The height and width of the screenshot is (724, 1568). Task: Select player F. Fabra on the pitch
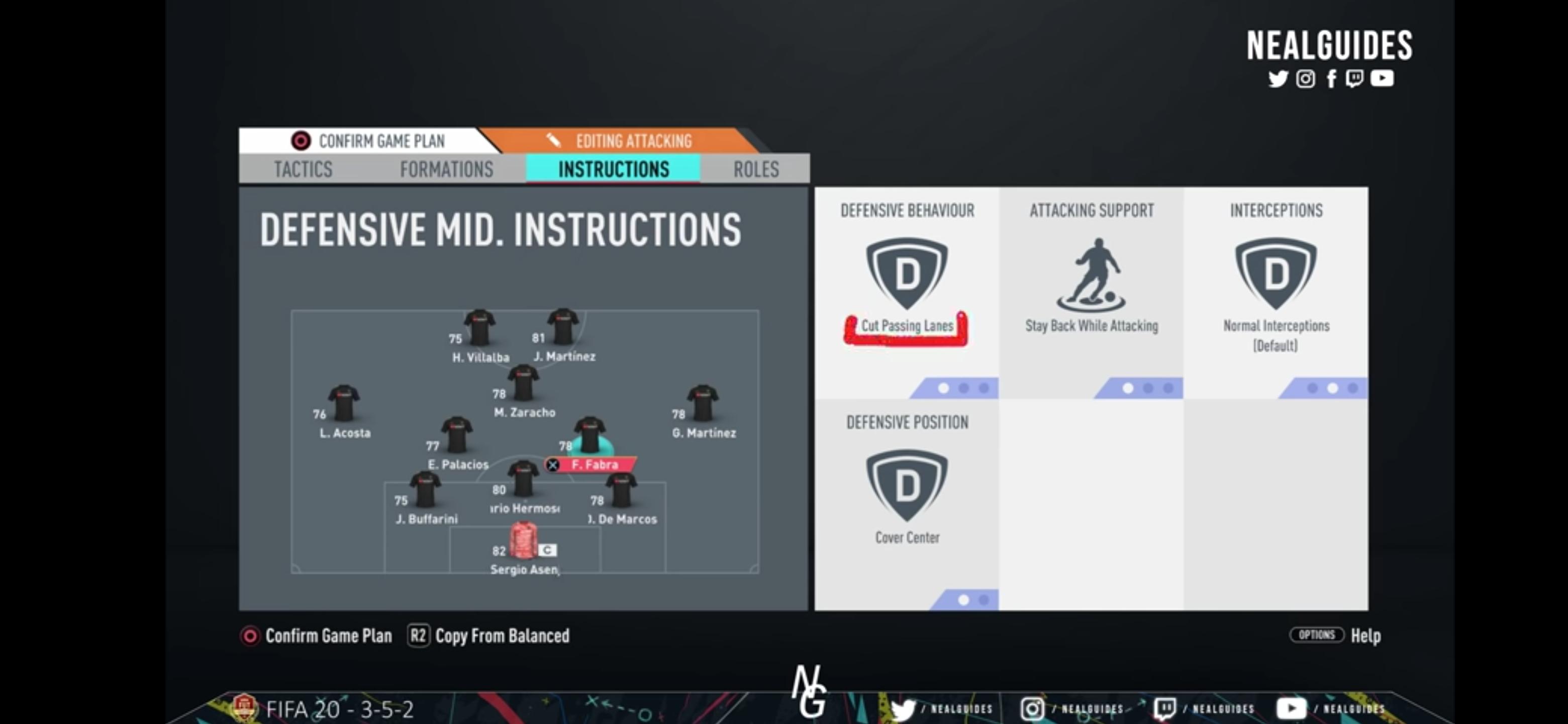tap(589, 435)
